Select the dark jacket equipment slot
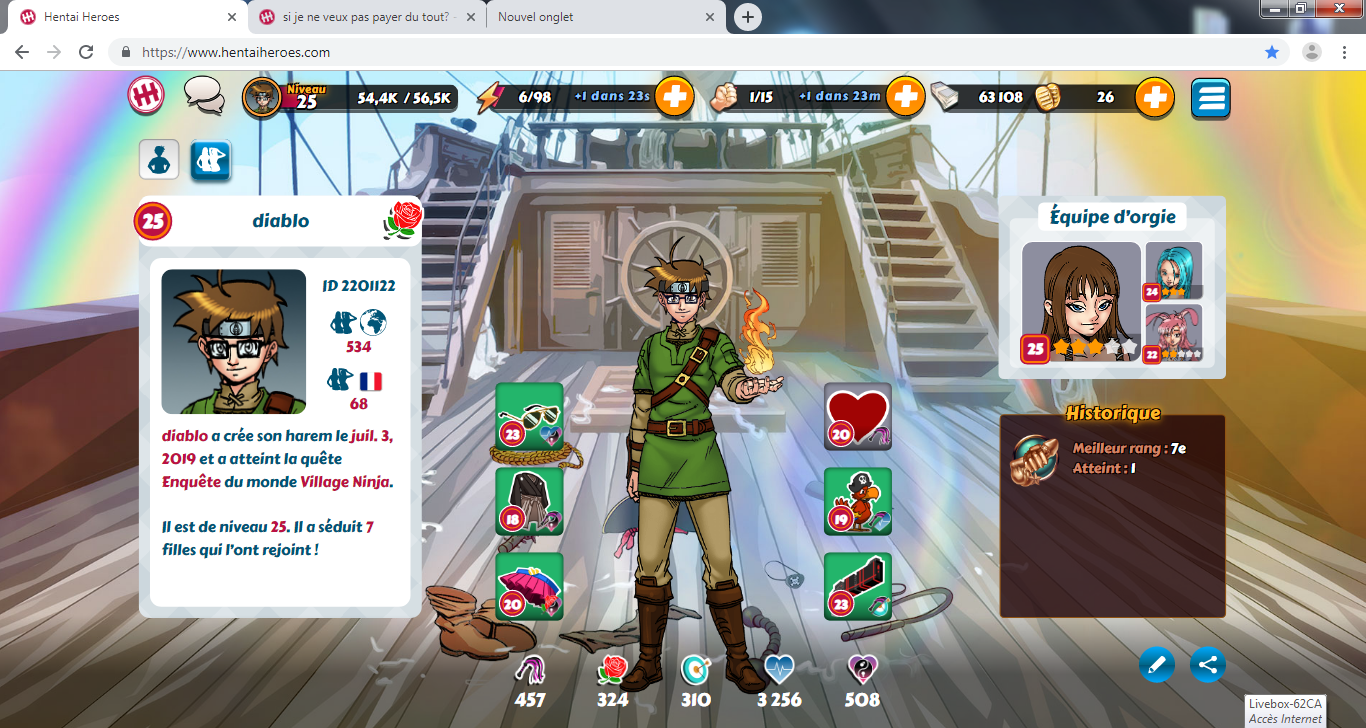1366x728 pixels. (530, 501)
